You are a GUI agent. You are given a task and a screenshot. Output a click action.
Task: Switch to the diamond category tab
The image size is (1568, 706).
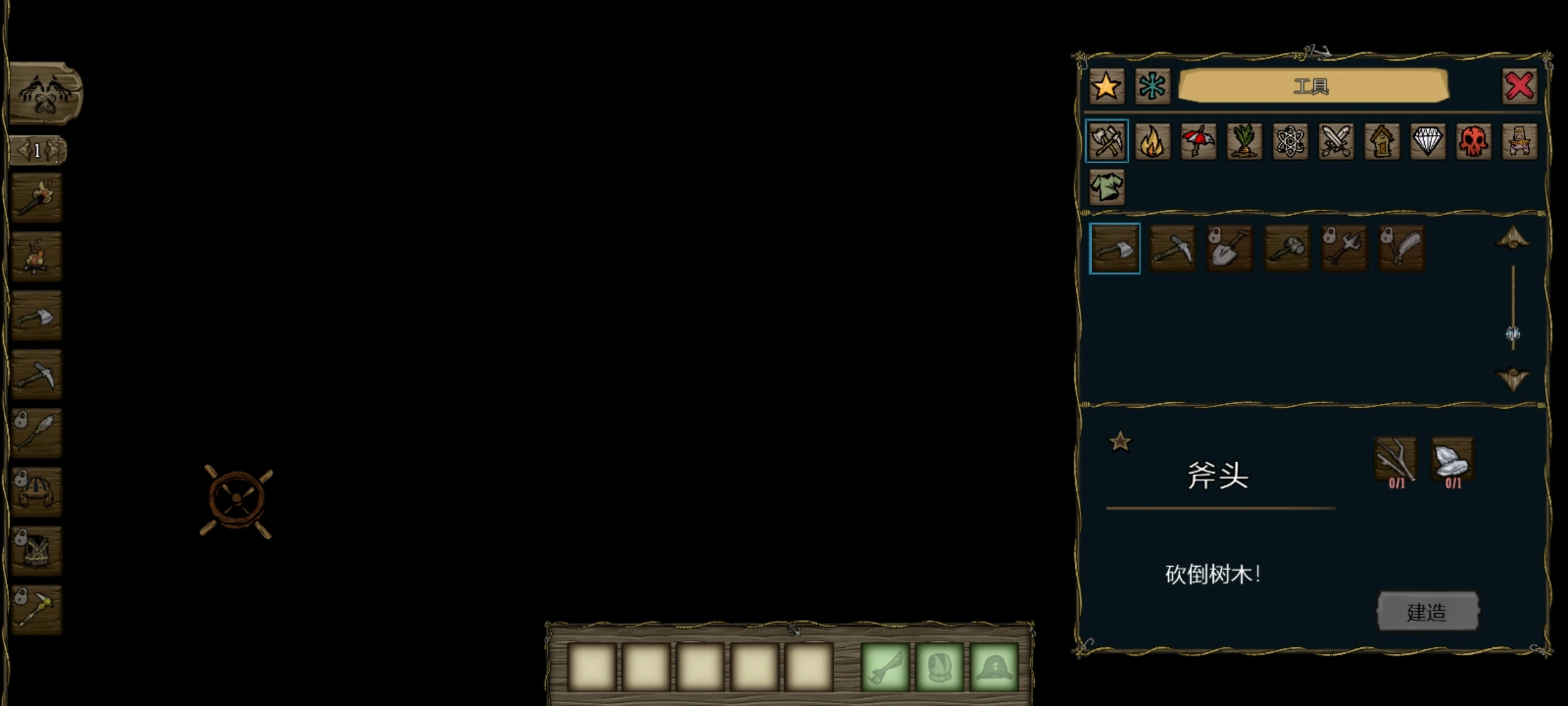click(x=1428, y=141)
